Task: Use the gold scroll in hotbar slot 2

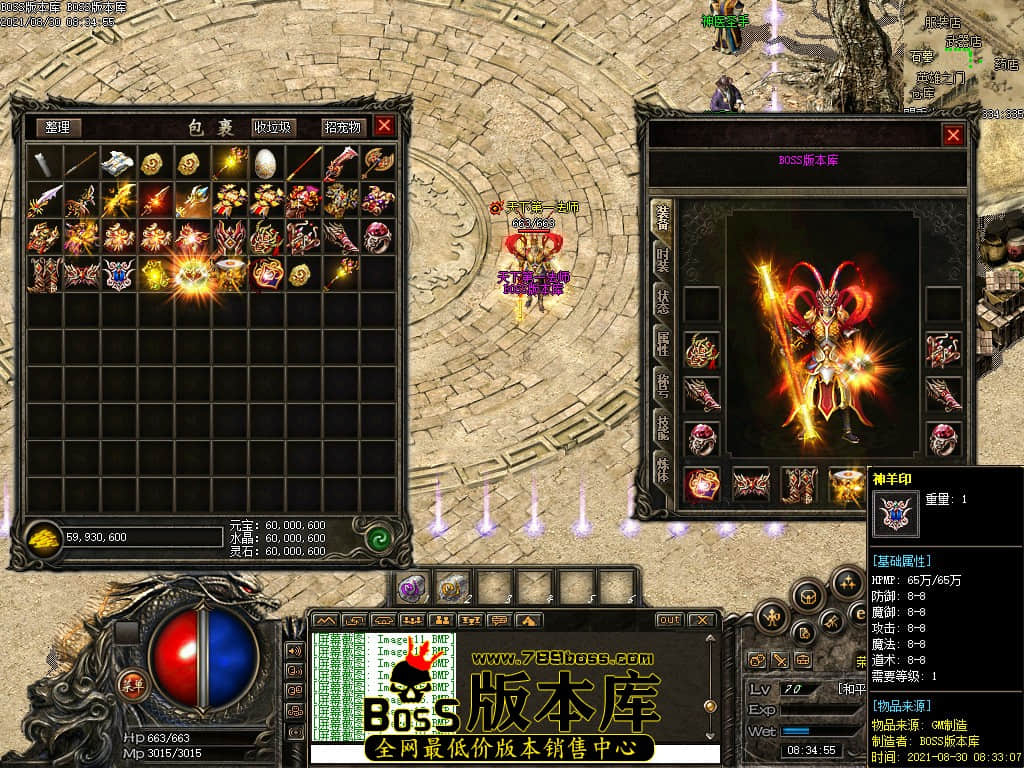Action: point(451,588)
